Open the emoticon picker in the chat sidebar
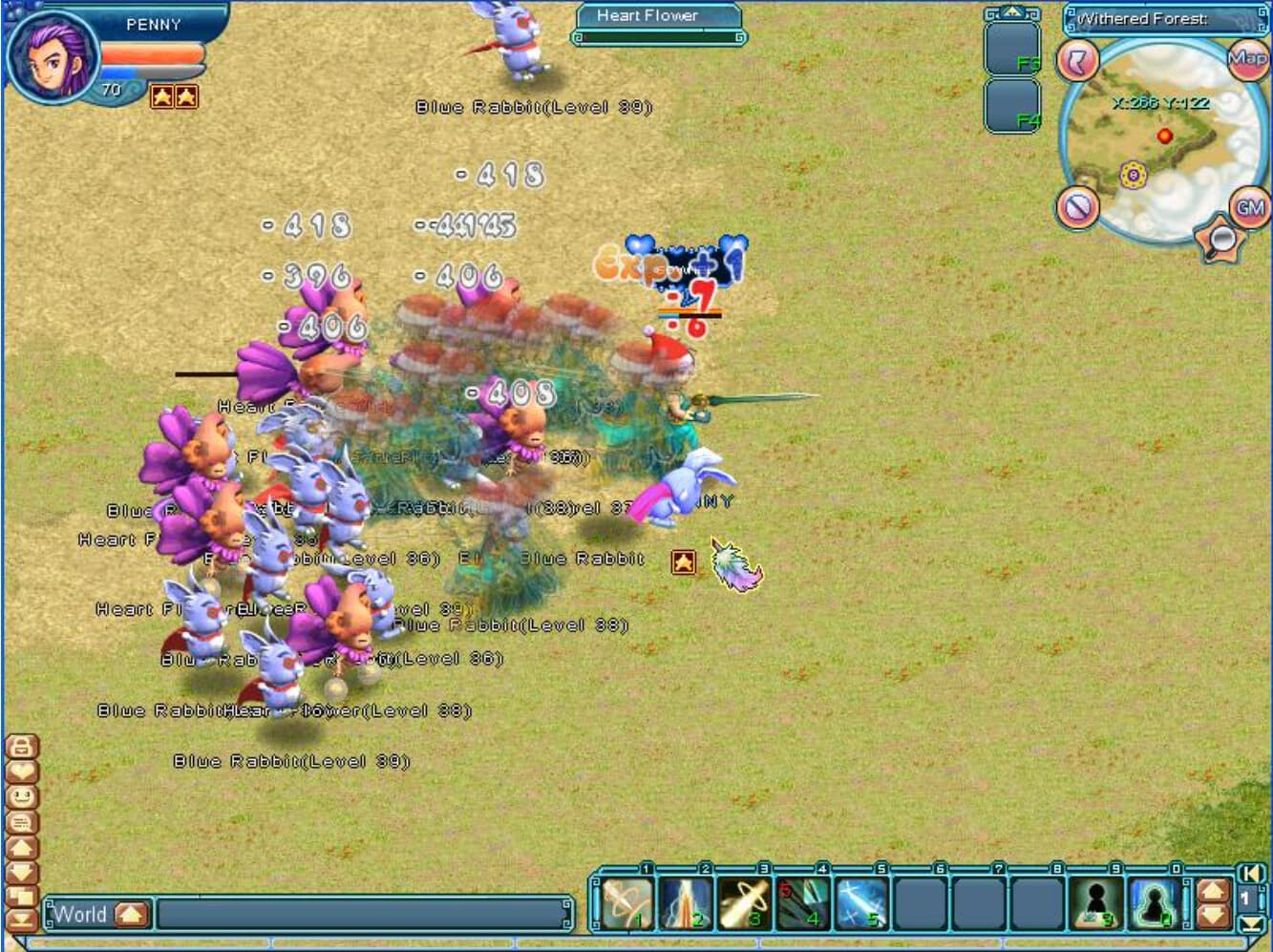This screenshot has width=1273, height=952. coord(21,796)
